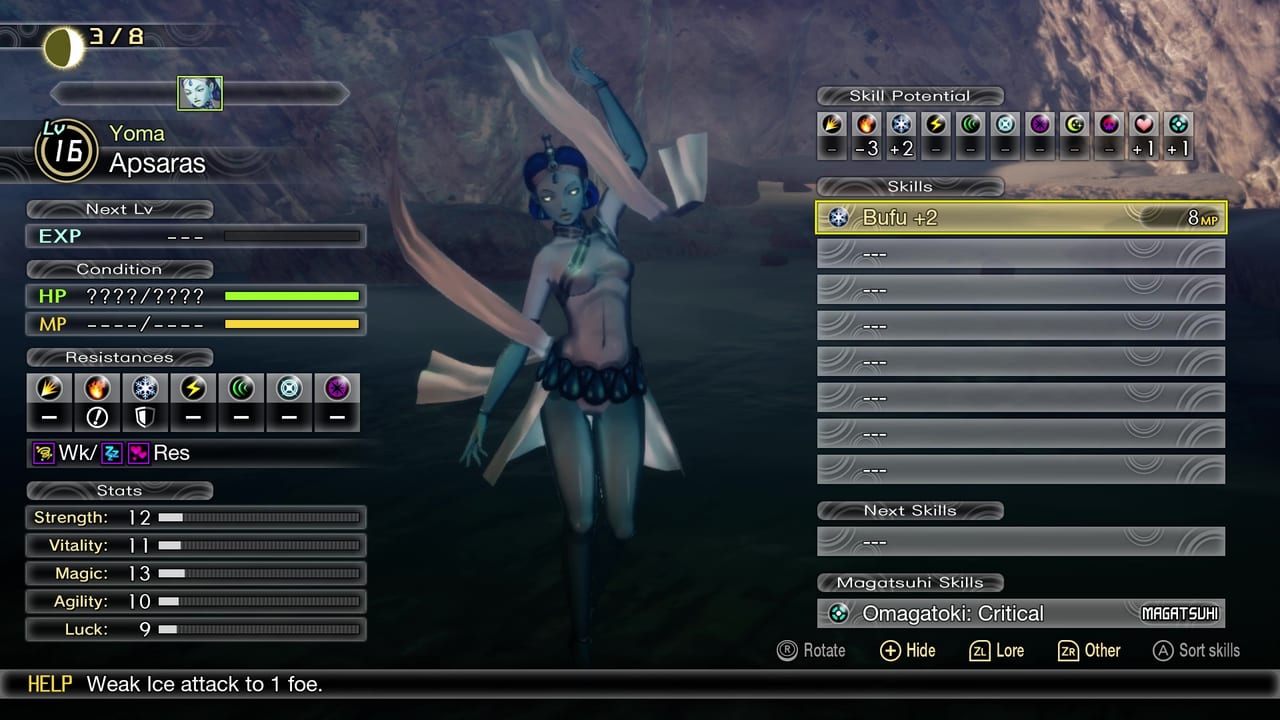This screenshot has height=720, width=1280.
Task: Click the Bufu +2 ice skill icon
Action: pos(838,217)
